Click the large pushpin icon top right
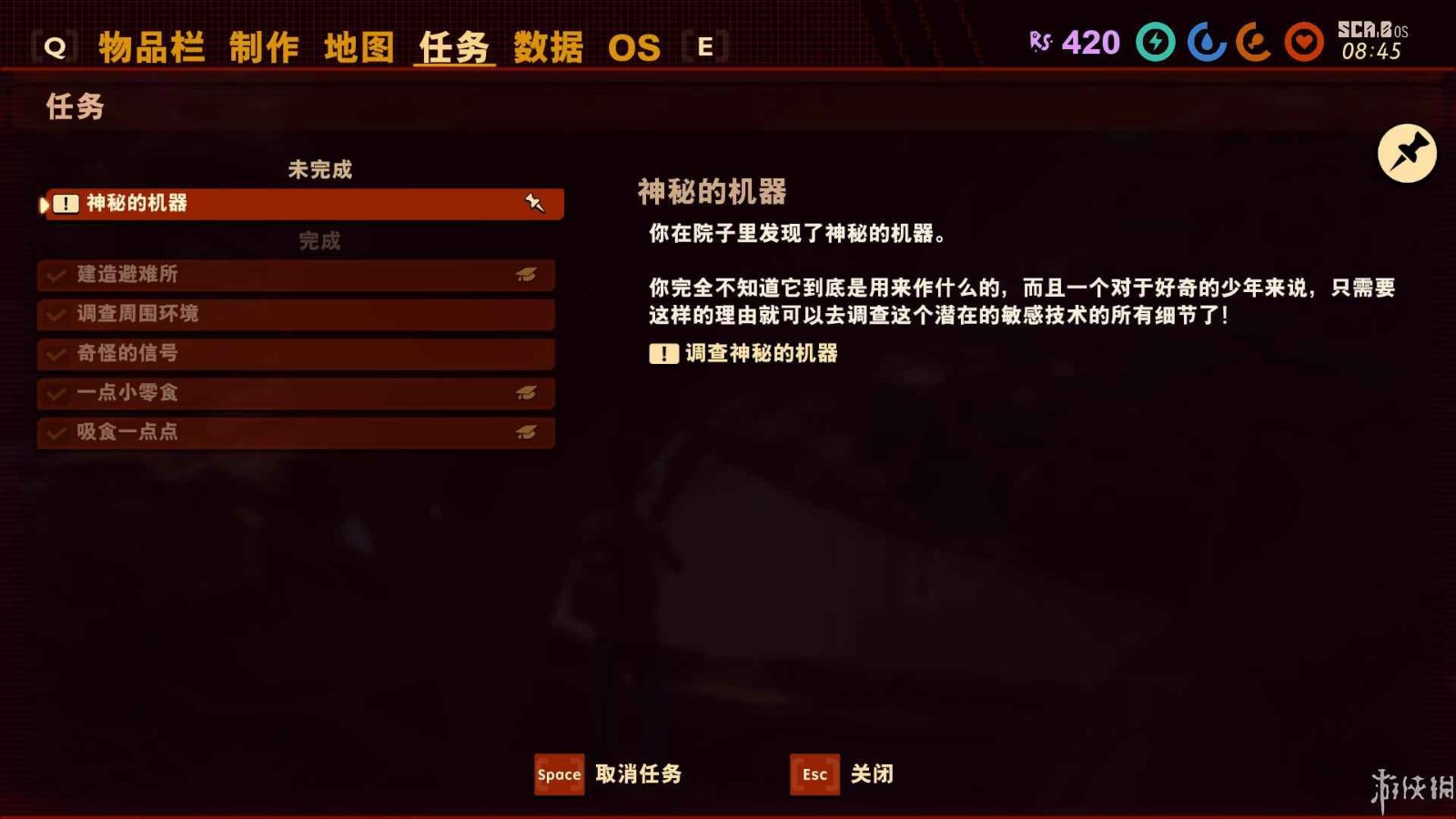Screen dimensions: 1456x819 pos(1409,154)
